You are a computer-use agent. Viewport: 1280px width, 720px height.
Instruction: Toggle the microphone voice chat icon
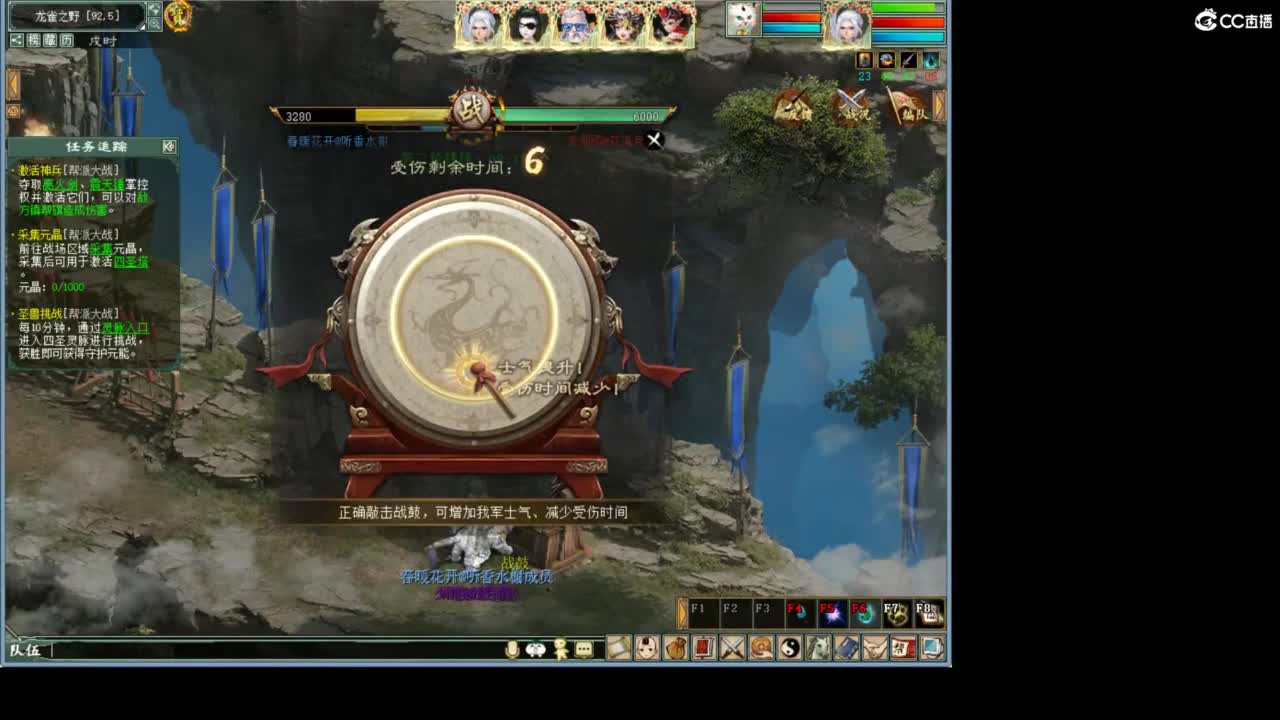point(514,649)
